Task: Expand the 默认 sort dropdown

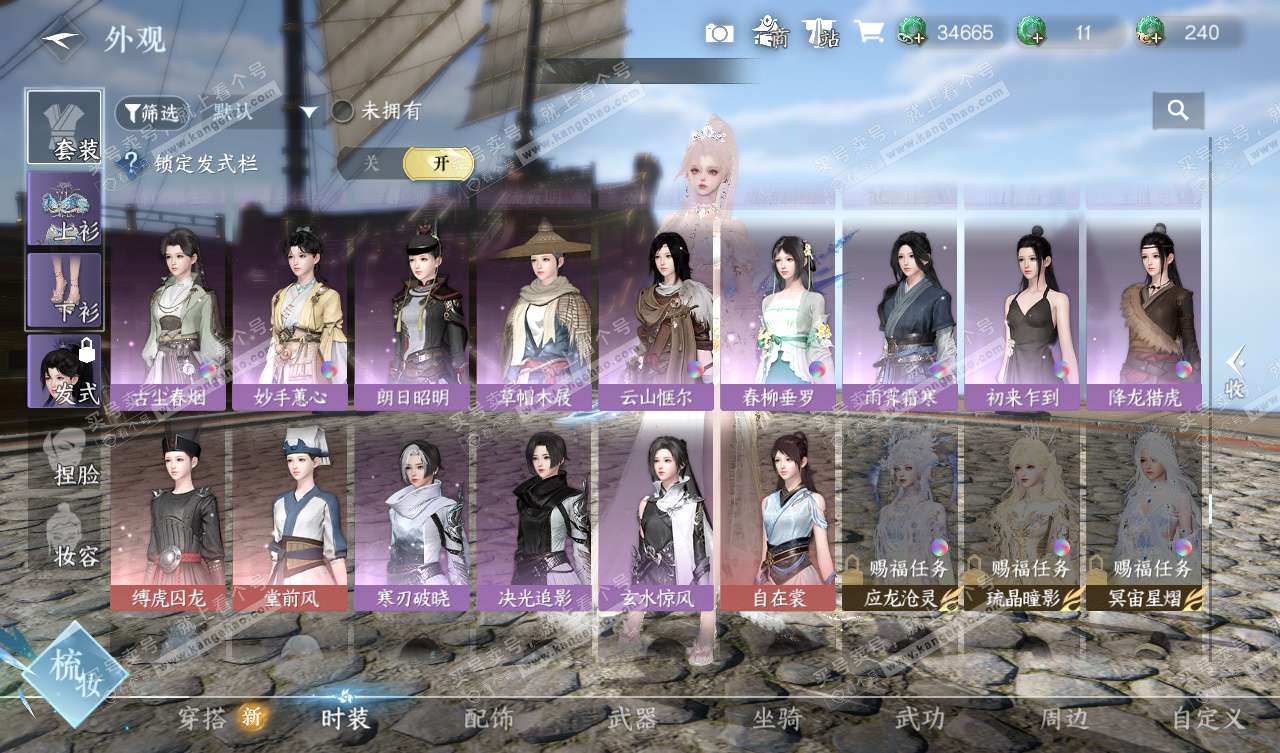Action: [262, 112]
